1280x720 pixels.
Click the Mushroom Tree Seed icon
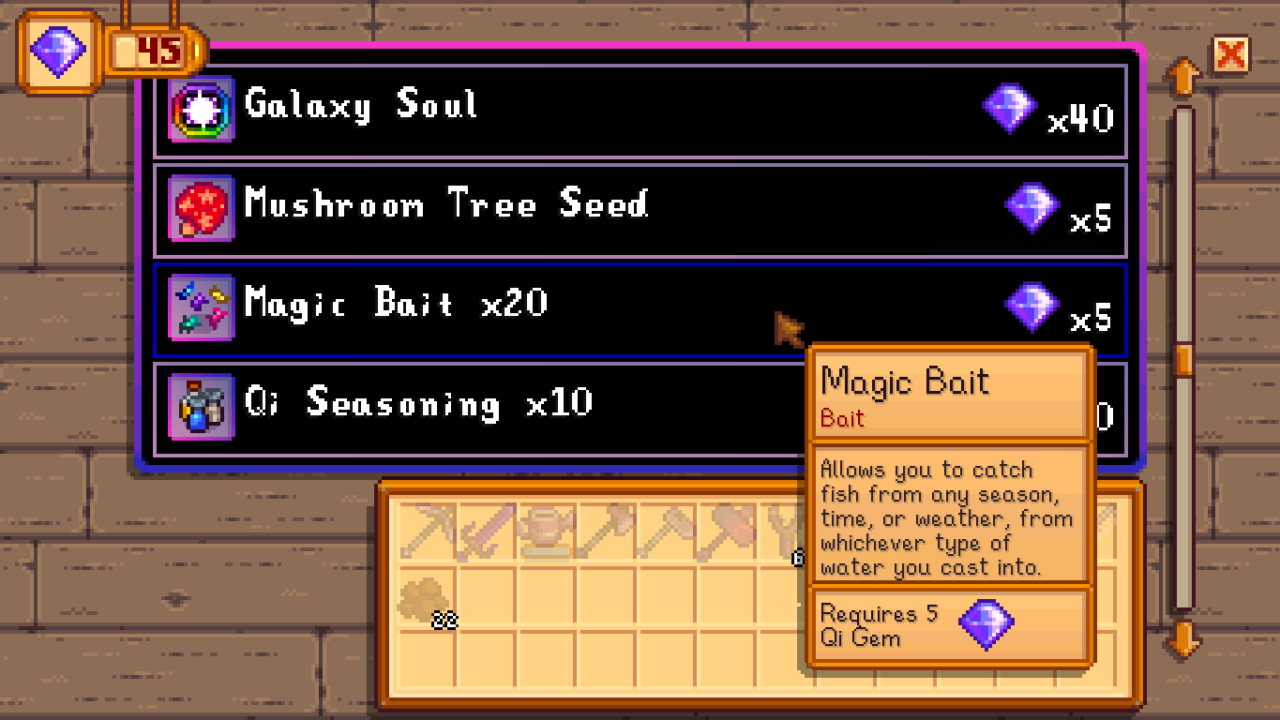coord(201,206)
